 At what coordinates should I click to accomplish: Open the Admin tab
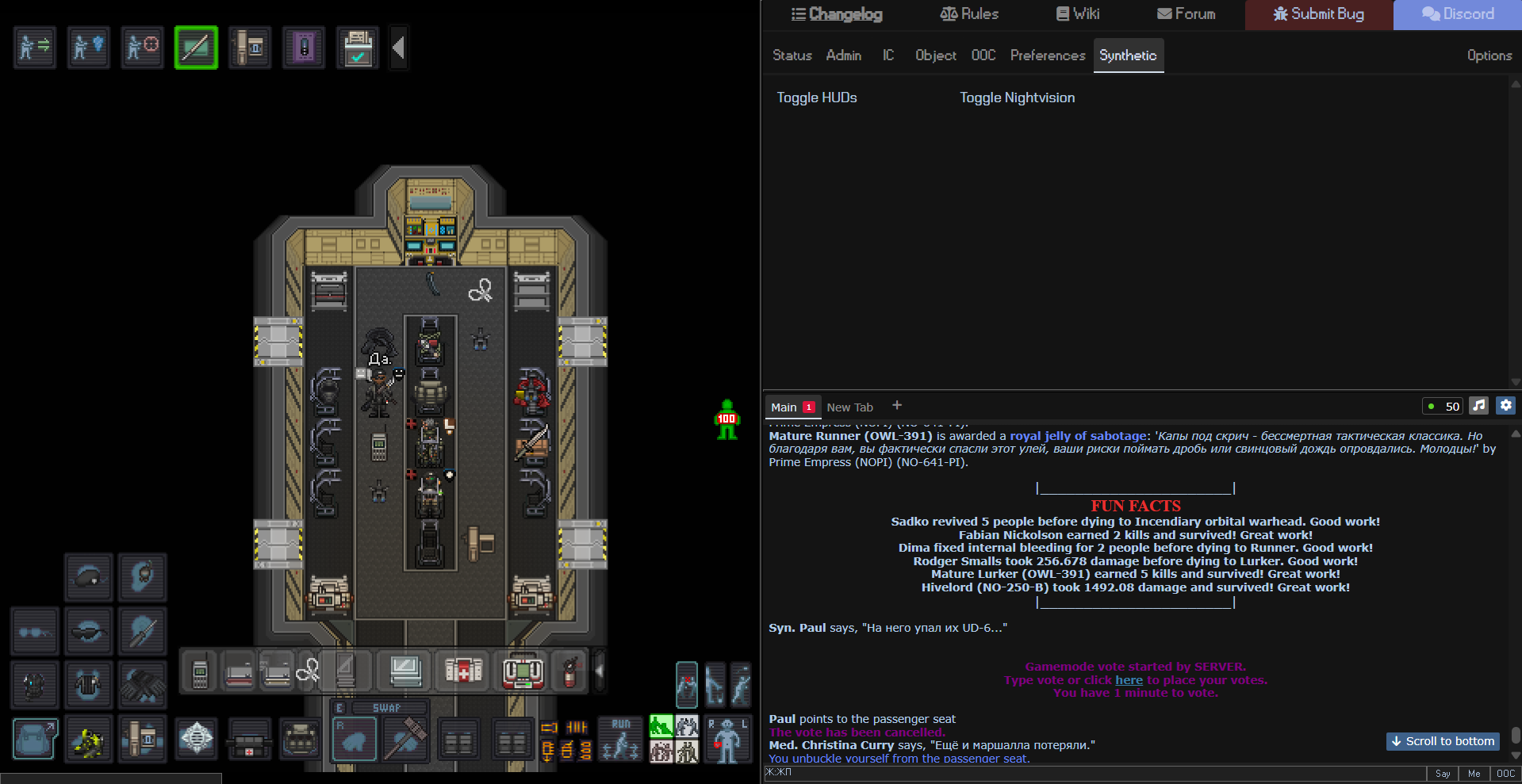(x=843, y=55)
